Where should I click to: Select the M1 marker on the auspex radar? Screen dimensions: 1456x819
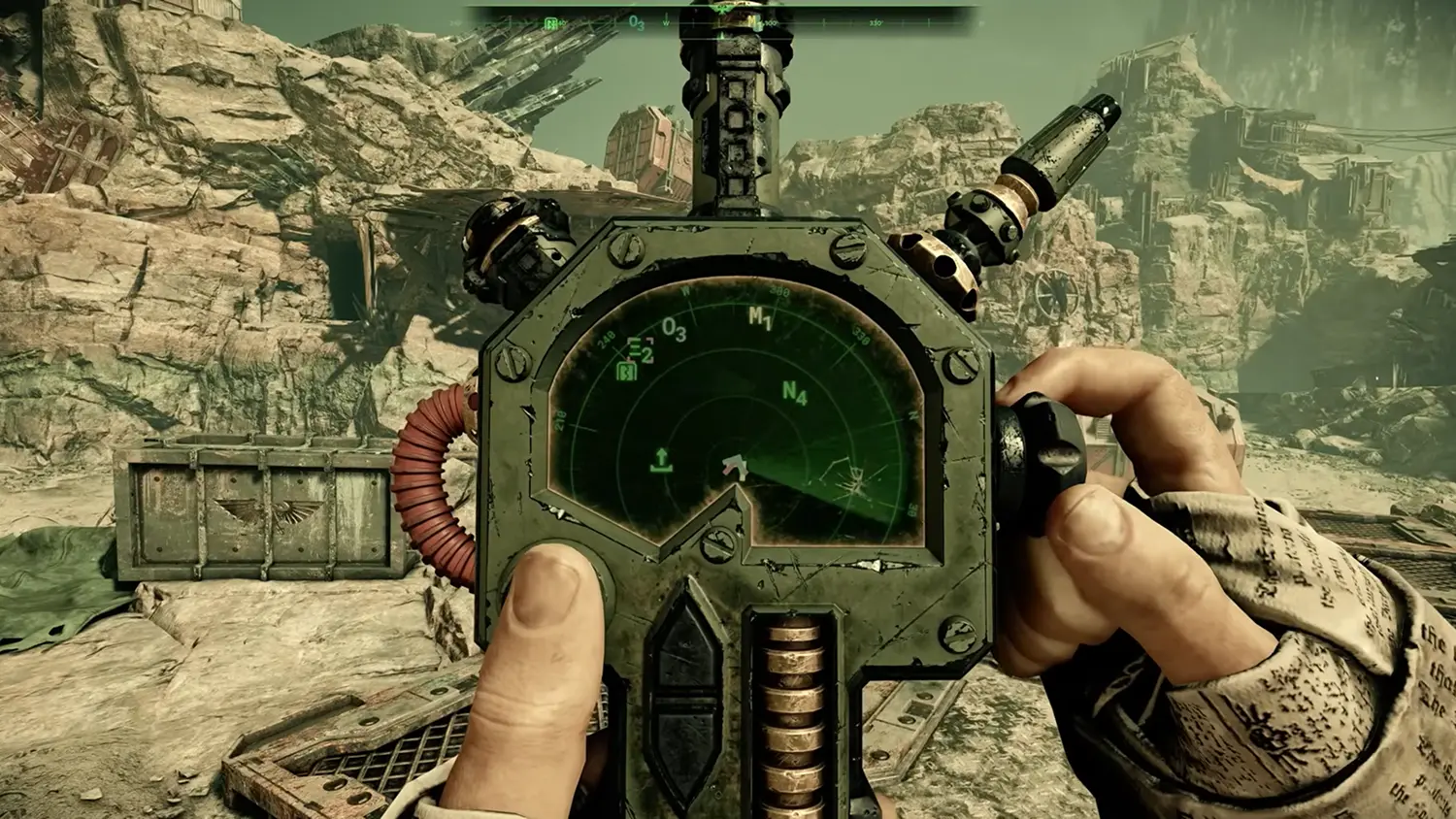pos(760,317)
